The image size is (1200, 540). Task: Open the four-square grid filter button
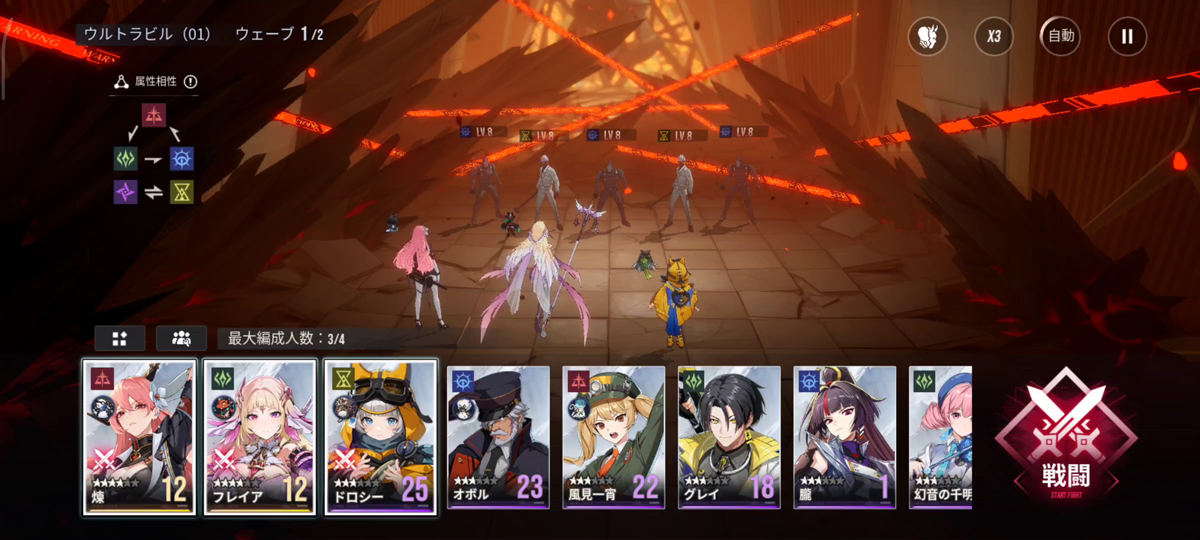tap(120, 338)
